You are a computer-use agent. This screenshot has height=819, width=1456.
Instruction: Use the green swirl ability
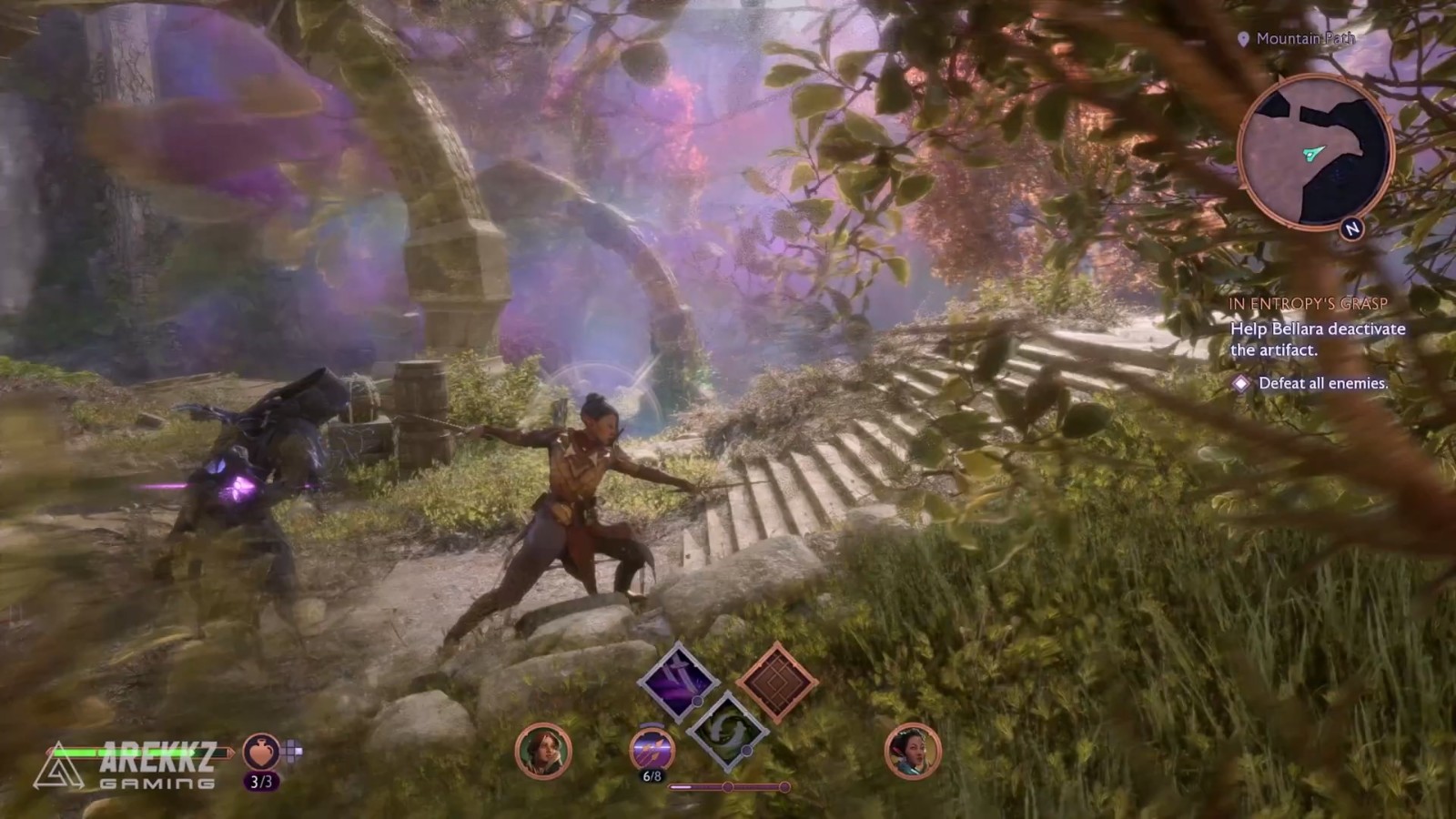click(x=727, y=730)
